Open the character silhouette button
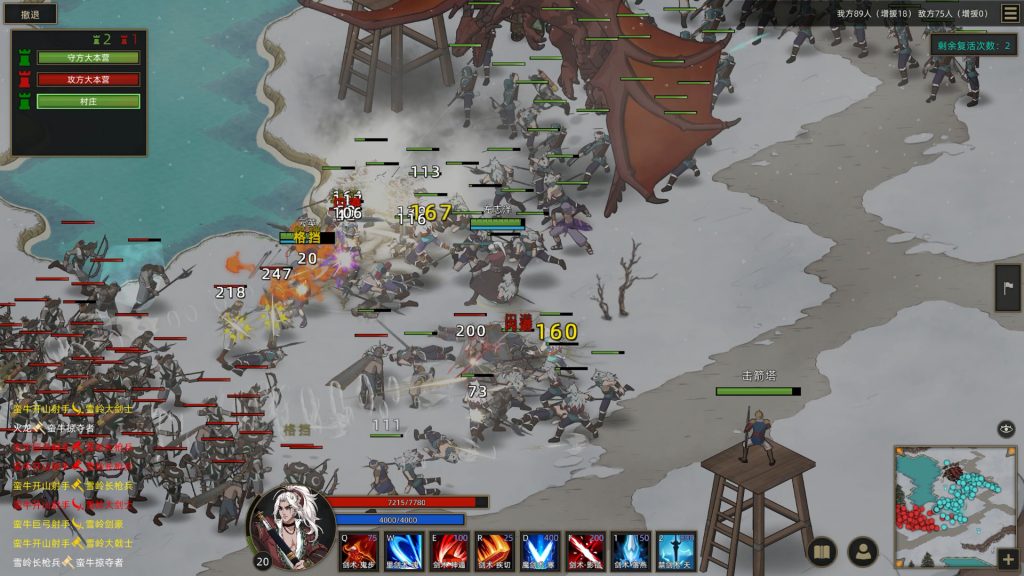Screen dimensions: 1024x576 click(x=862, y=551)
